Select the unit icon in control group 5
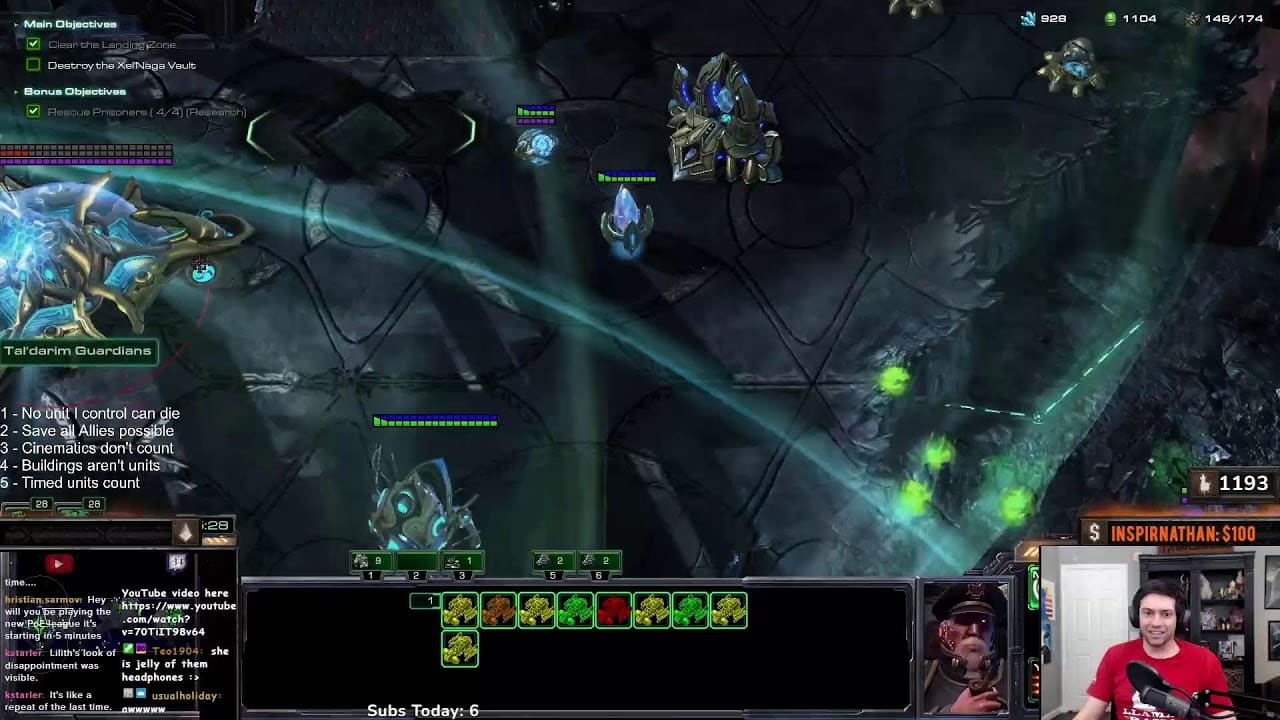This screenshot has width=1280, height=720. point(546,560)
